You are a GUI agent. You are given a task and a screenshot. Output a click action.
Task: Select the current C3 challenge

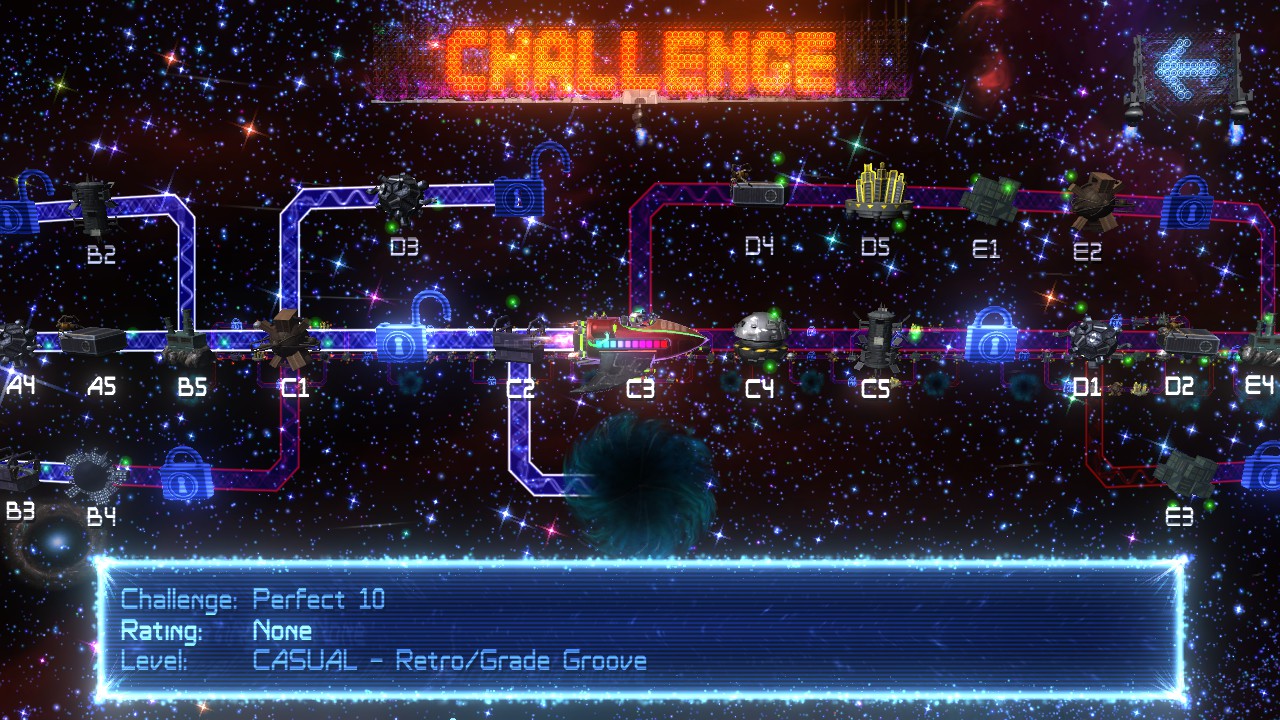pos(640,345)
